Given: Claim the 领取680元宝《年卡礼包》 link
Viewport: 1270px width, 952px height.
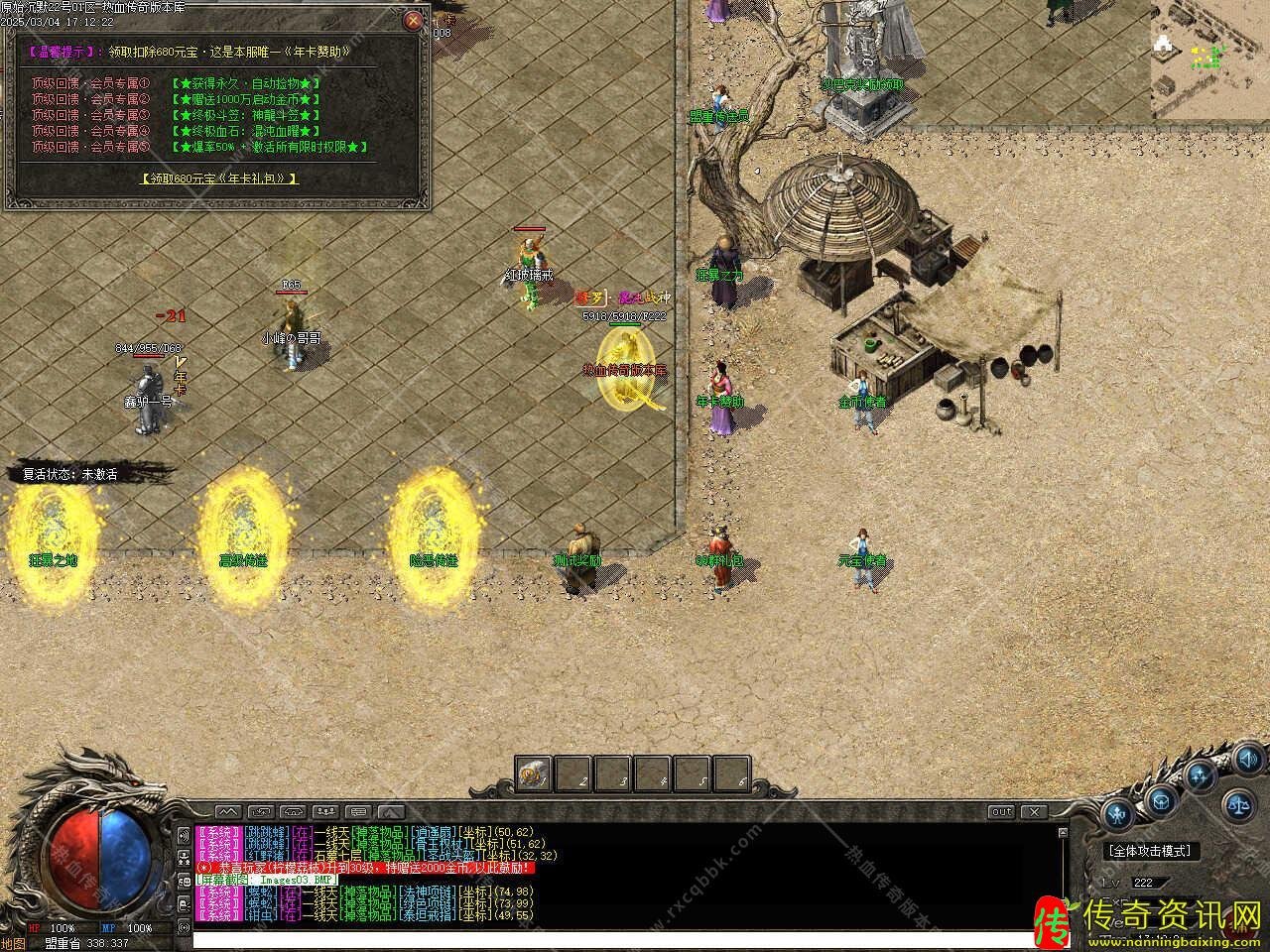Looking at the screenshot, I should point(220,178).
